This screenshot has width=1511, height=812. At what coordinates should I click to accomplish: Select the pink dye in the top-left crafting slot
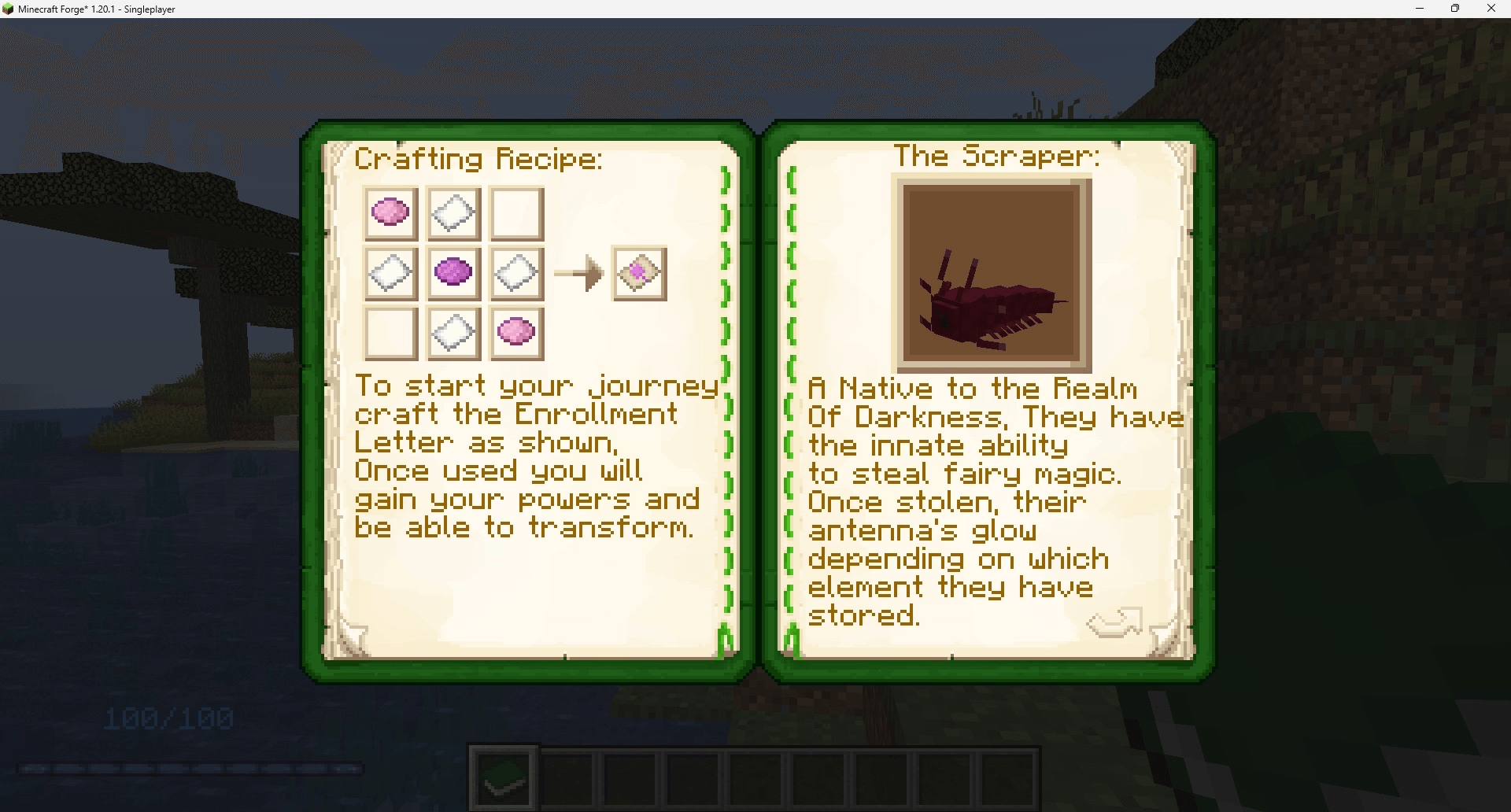pyautogui.click(x=390, y=212)
